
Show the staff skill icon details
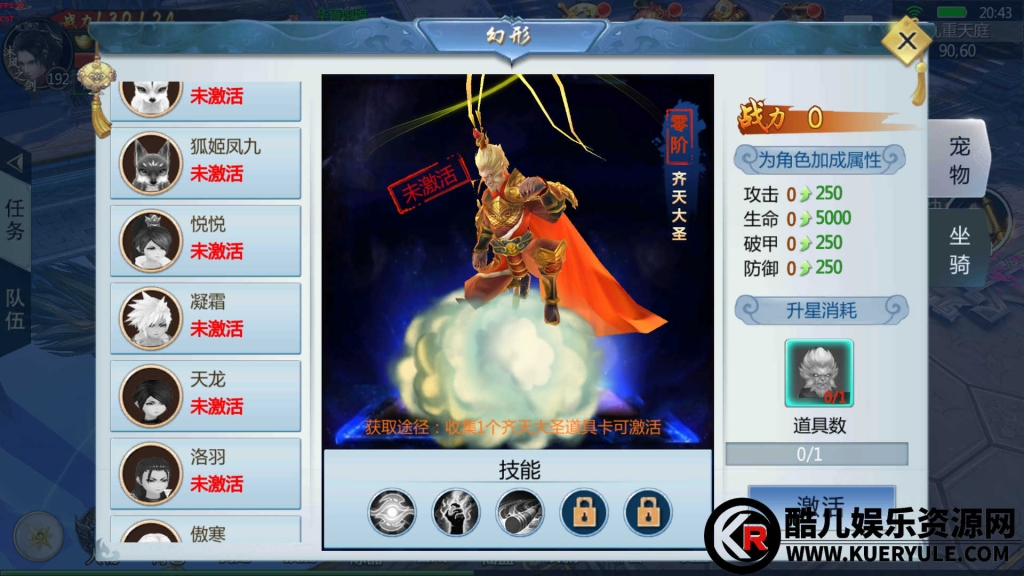pos(519,513)
